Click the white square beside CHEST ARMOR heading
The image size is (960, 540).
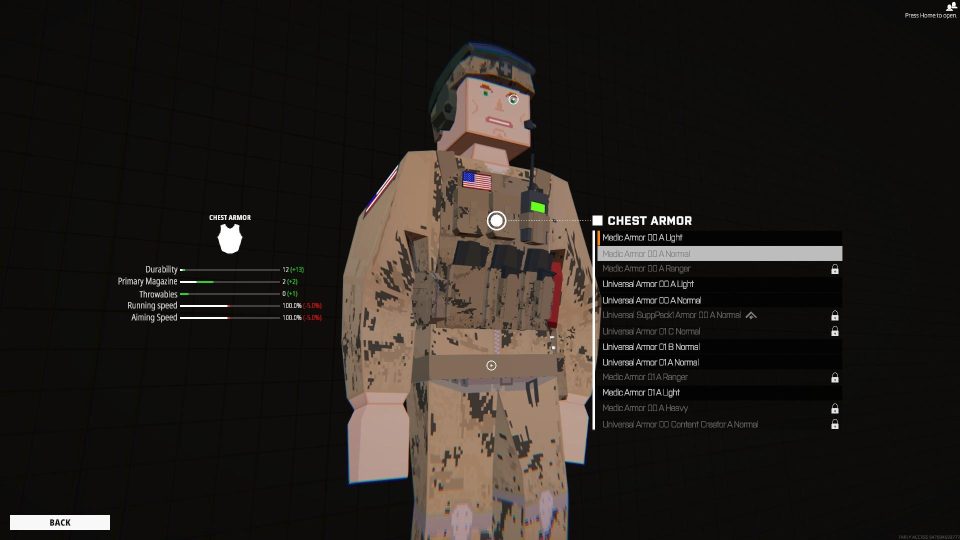pyautogui.click(x=597, y=221)
